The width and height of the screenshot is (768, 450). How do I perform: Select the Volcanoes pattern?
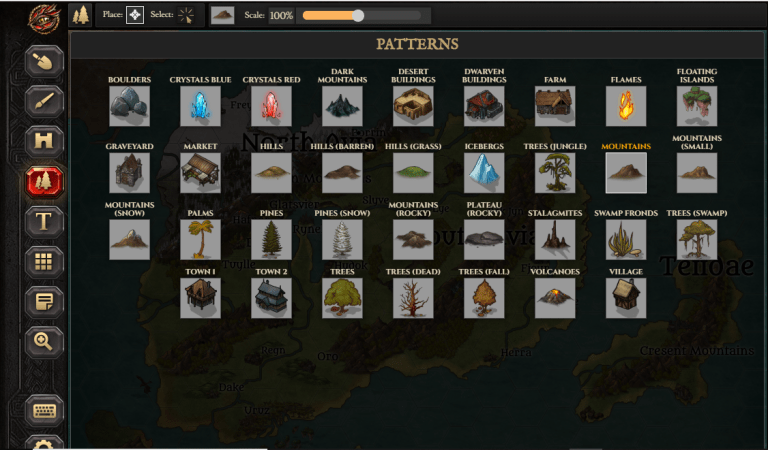[555, 298]
